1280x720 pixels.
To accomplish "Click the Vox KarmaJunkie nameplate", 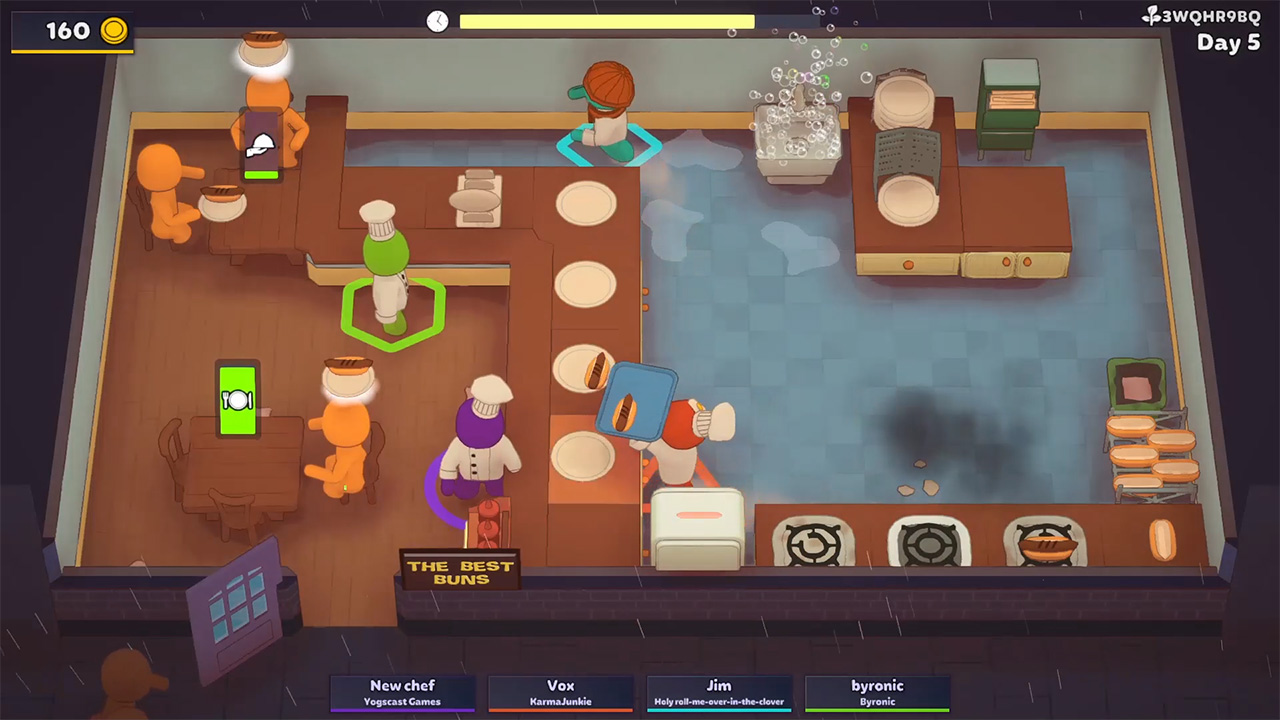I will click(561, 692).
